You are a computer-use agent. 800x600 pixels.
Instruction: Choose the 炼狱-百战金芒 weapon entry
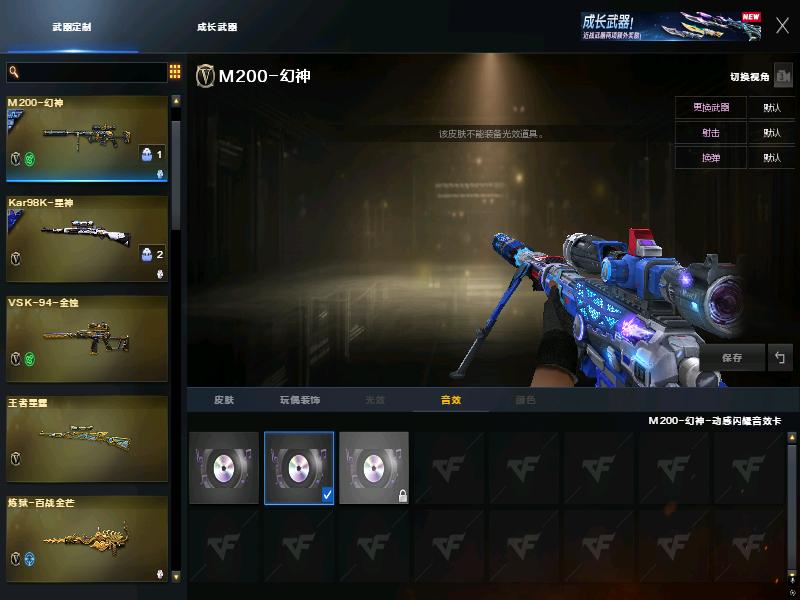(x=87, y=538)
